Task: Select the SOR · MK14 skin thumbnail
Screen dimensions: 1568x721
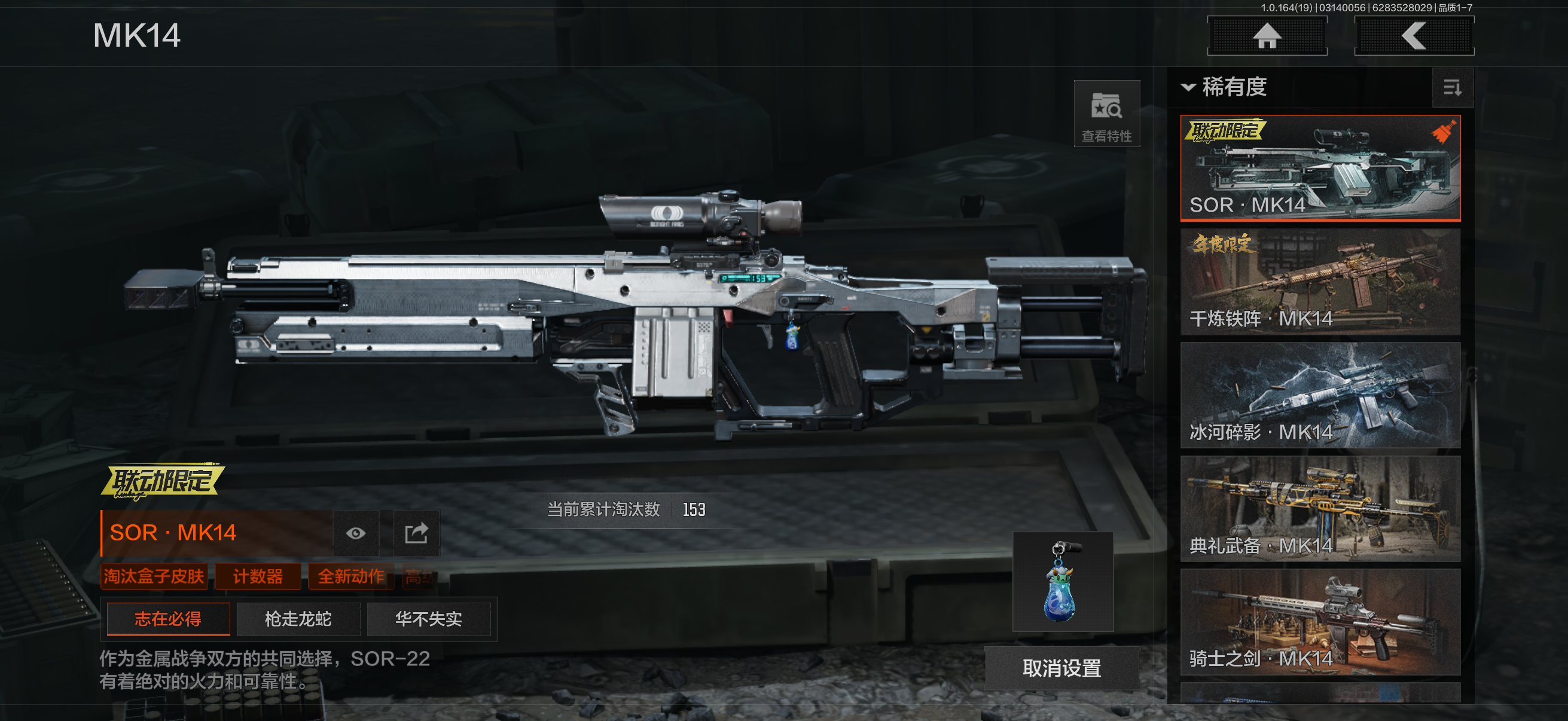Action: [1320, 167]
